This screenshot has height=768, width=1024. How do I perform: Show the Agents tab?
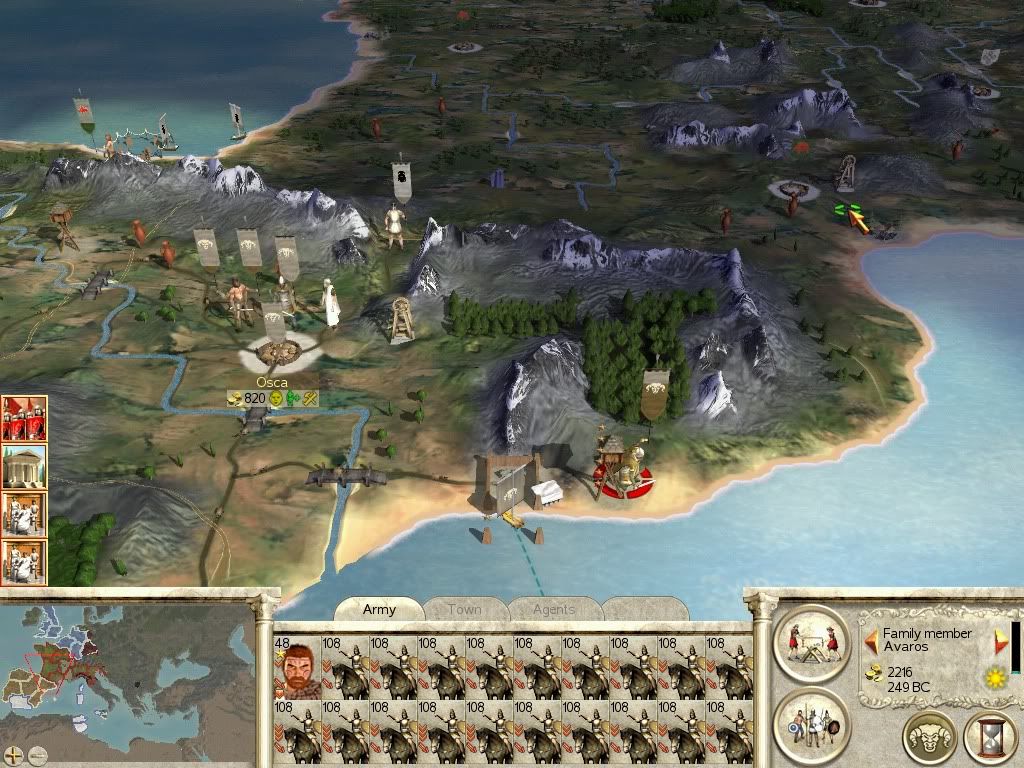tap(553, 609)
